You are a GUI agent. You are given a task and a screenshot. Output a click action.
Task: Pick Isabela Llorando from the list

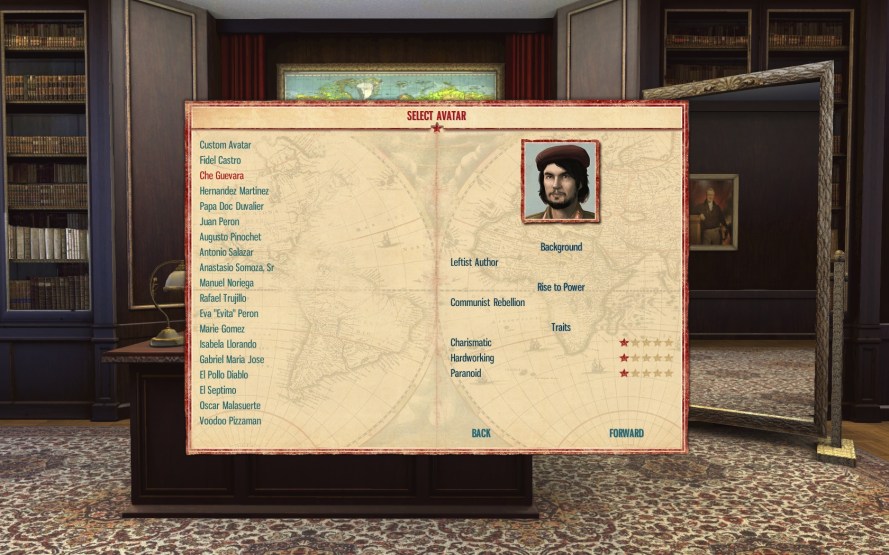(228, 344)
